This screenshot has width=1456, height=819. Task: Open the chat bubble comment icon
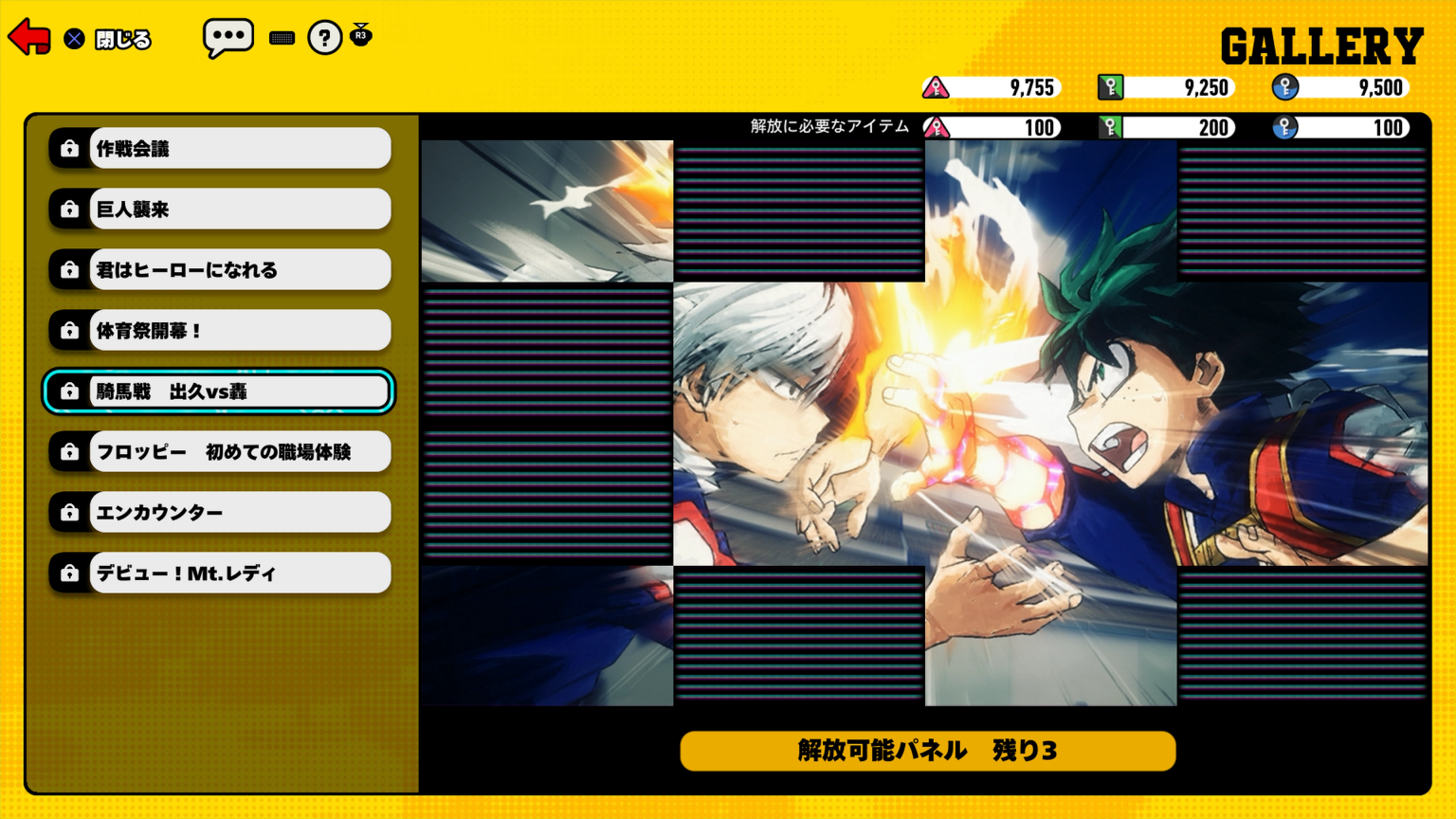(229, 37)
